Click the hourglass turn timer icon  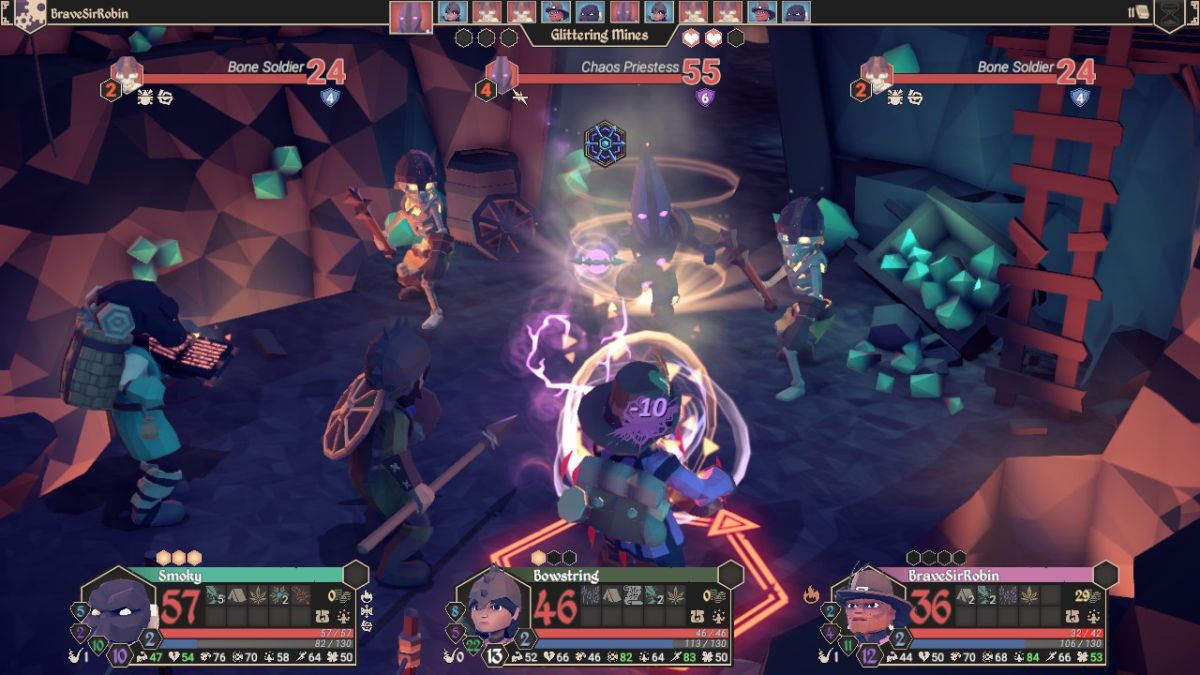point(1171,14)
